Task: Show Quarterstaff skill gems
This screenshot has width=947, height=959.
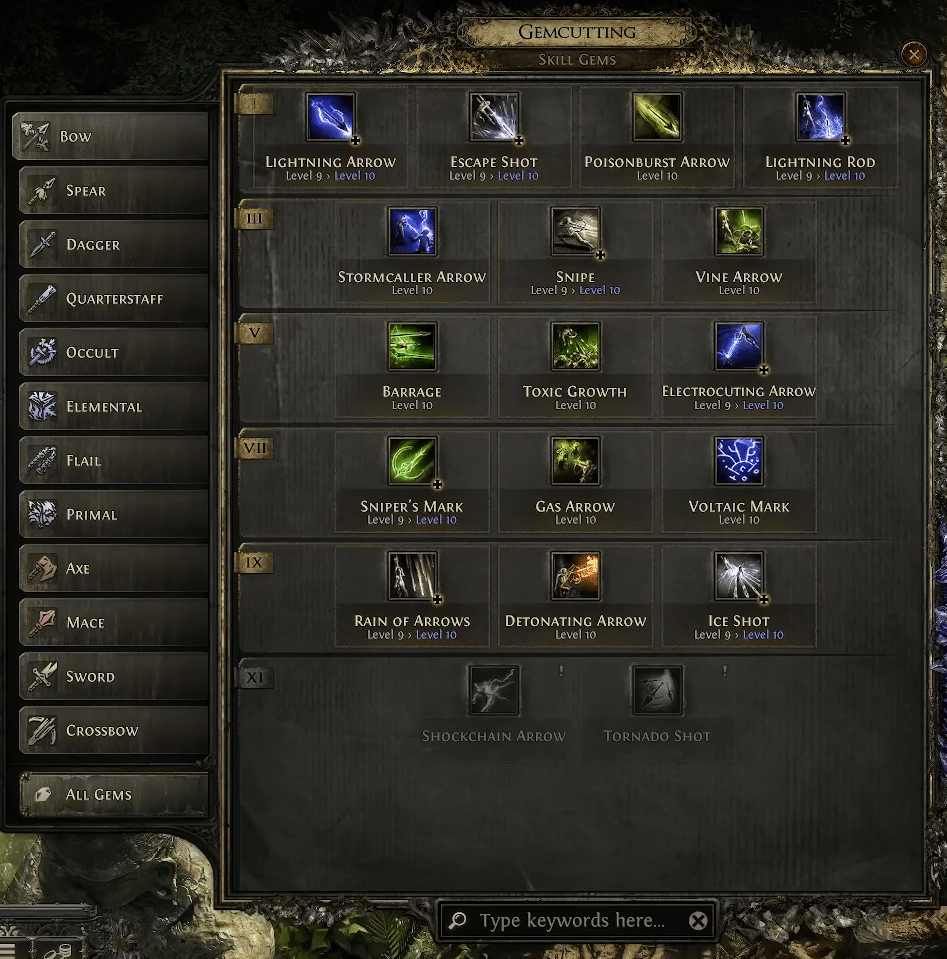Action: 110,299
